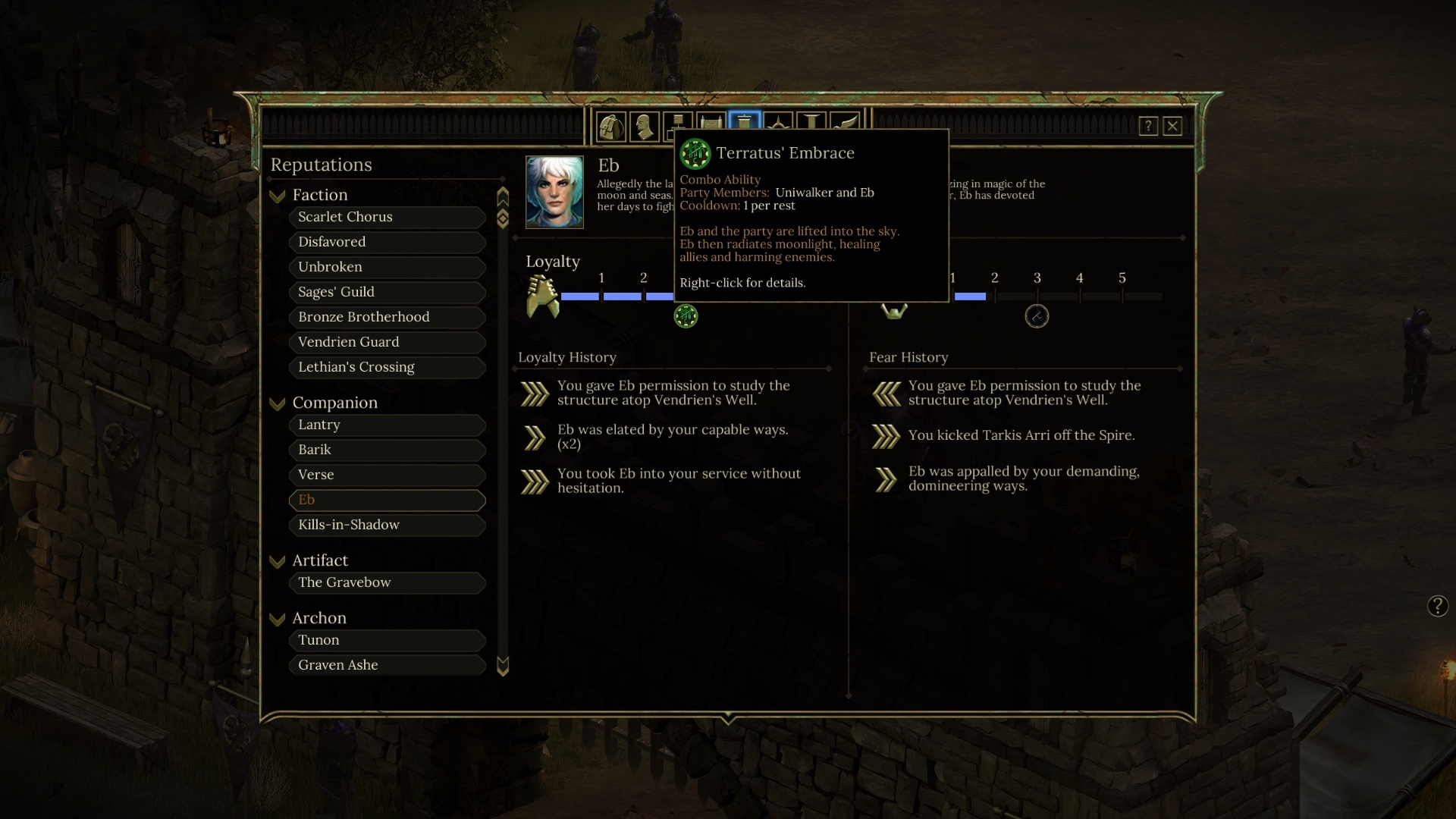
Task: Open the backpack inventory tab
Action: coord(610,127)
